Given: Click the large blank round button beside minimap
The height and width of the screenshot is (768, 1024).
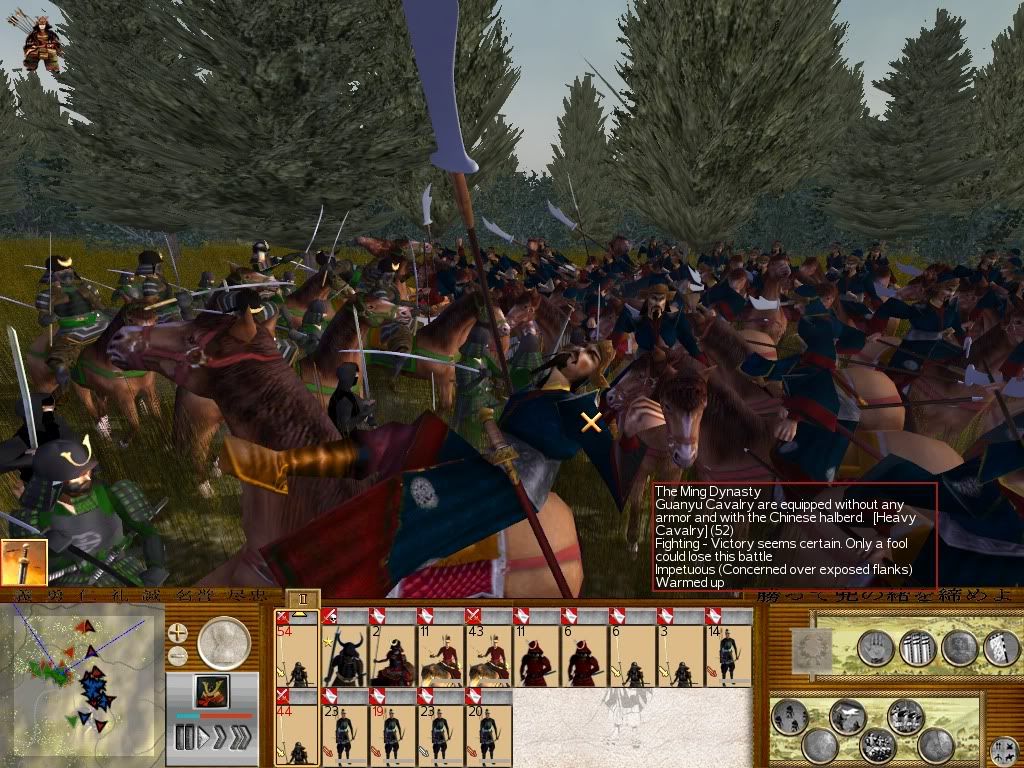Looking at the screenshot, I should [x=224, y=643].
